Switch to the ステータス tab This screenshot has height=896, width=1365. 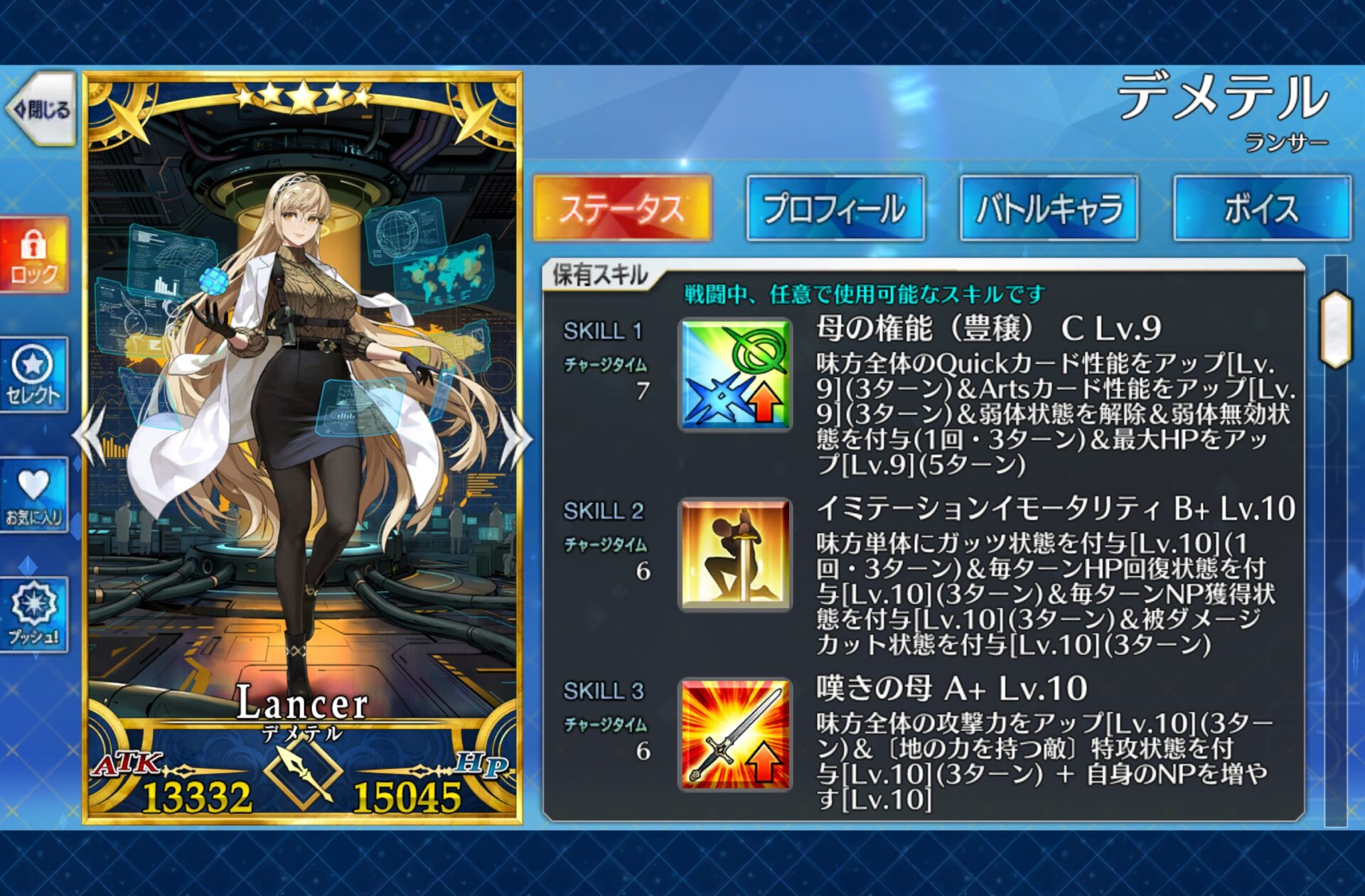pos(621,209)
